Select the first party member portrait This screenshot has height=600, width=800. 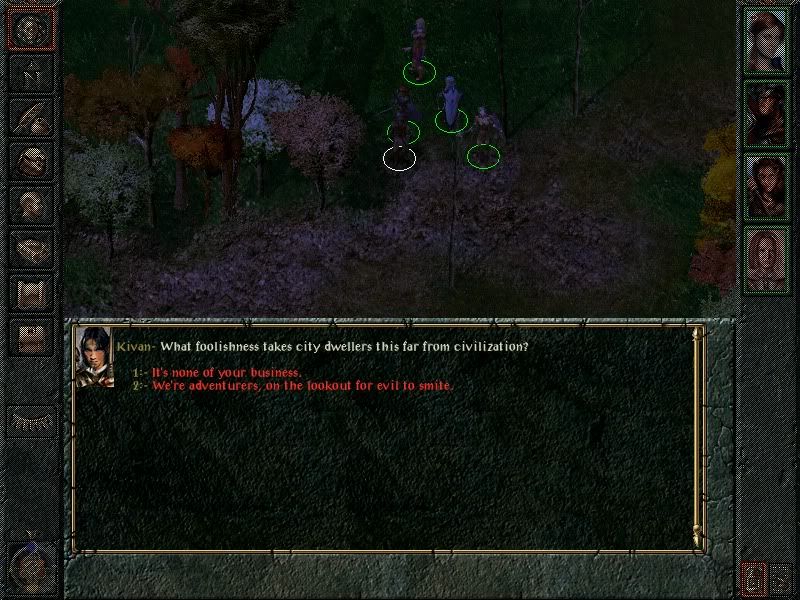[766, 40]
